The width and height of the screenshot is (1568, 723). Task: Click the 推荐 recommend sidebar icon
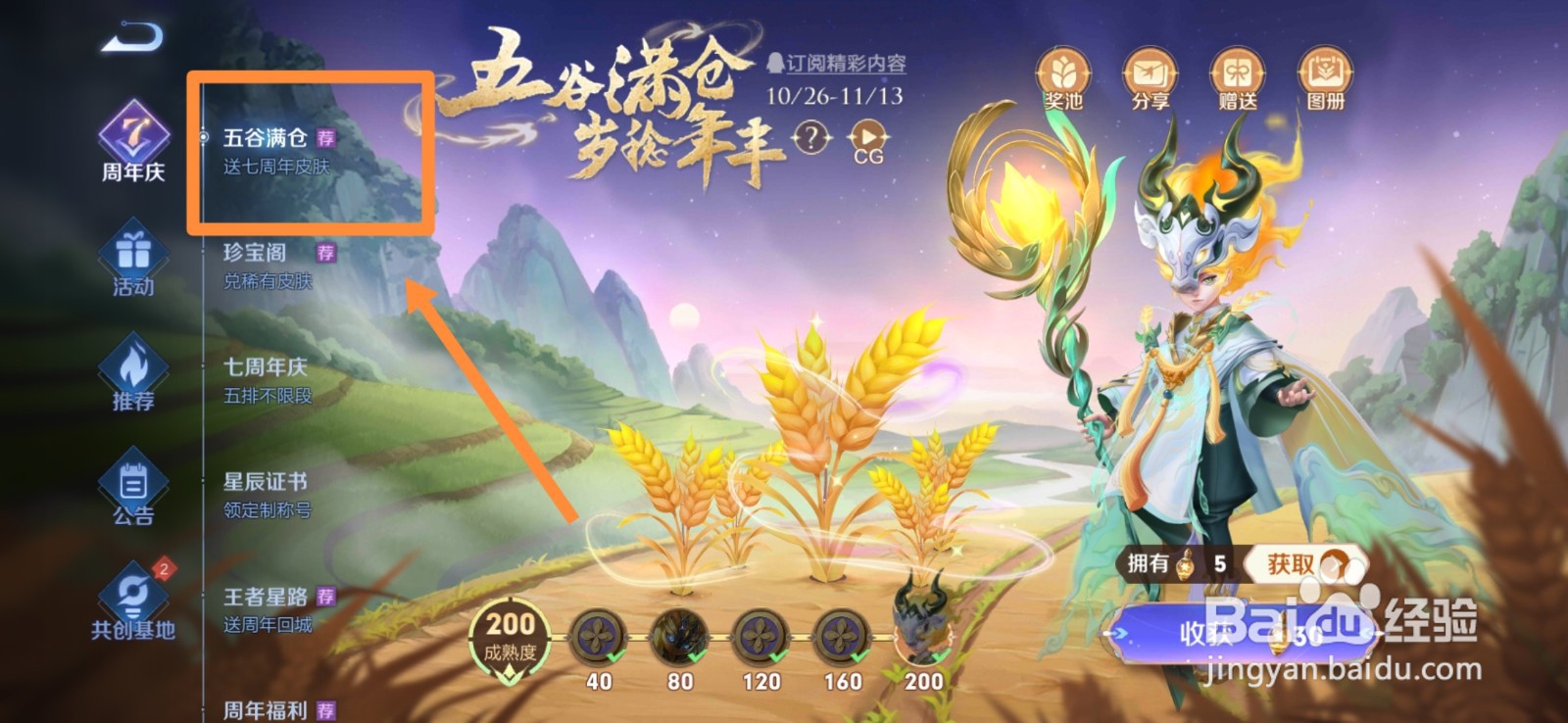(132, 375)
